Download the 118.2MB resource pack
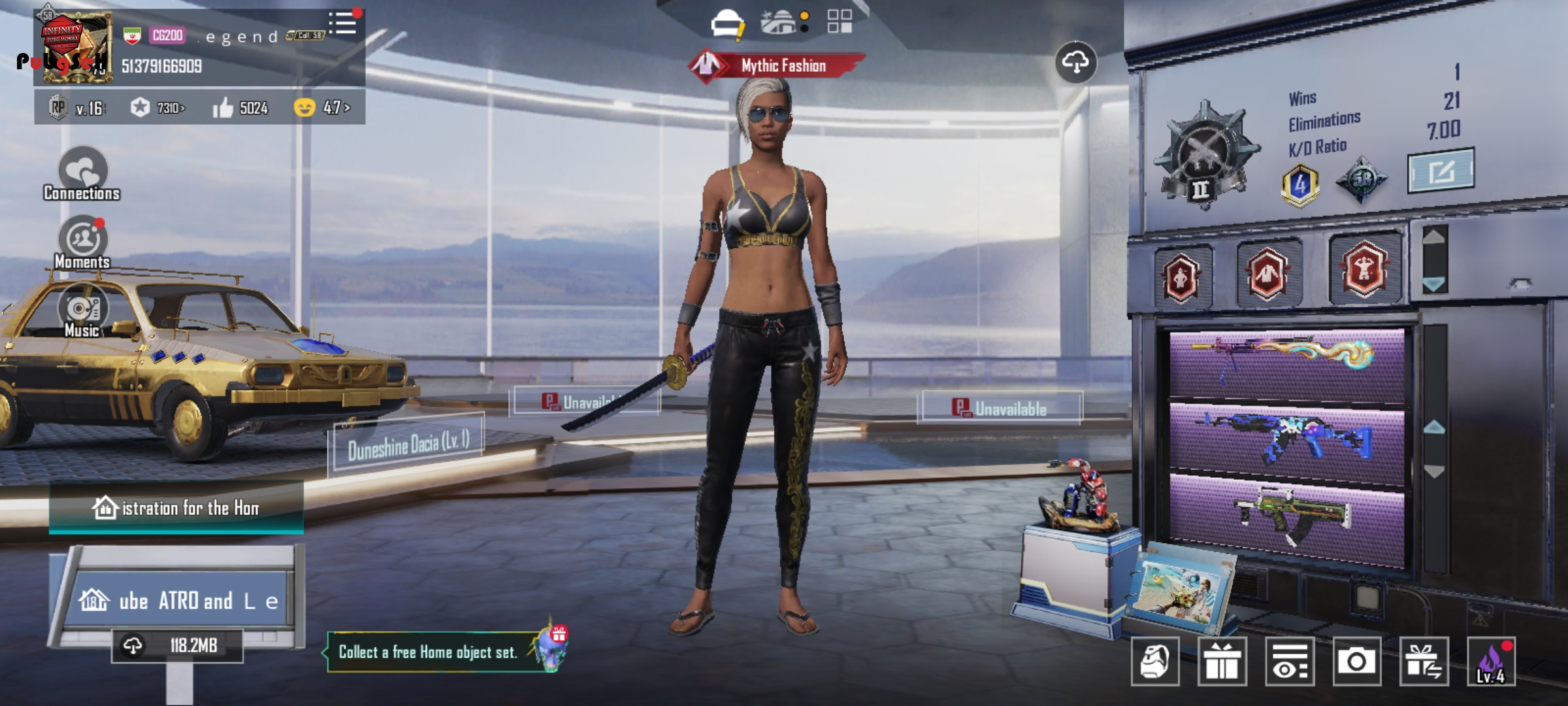 point(177,646)
